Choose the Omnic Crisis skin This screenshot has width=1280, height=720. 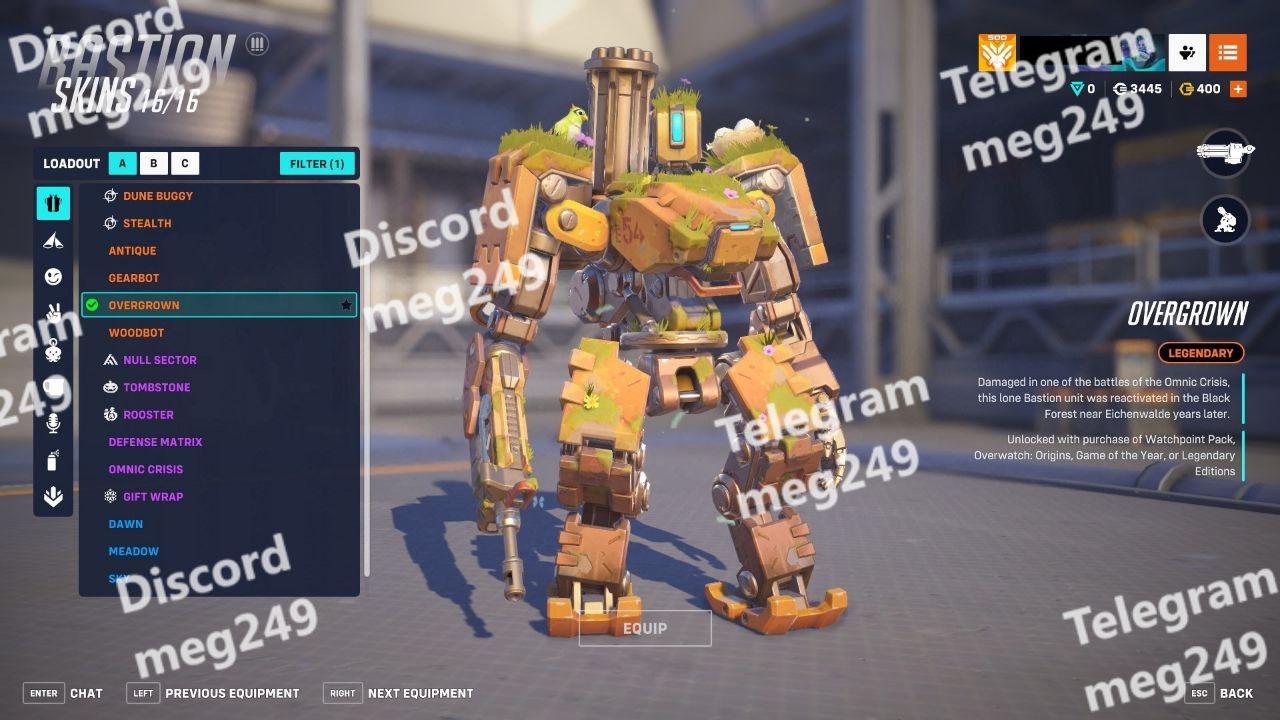click(146, 469)
